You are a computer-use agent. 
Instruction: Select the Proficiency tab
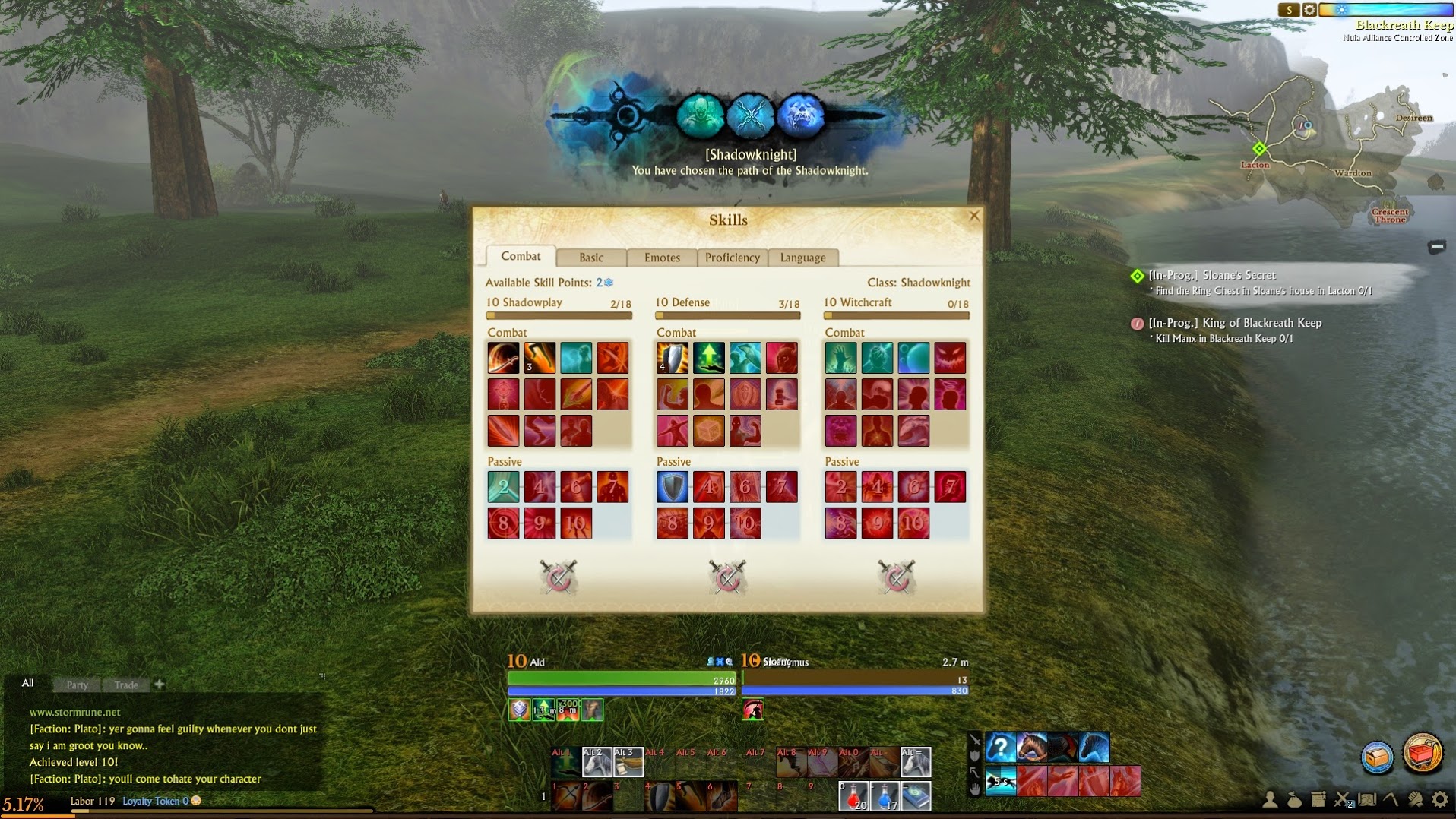tap(732, 258)
